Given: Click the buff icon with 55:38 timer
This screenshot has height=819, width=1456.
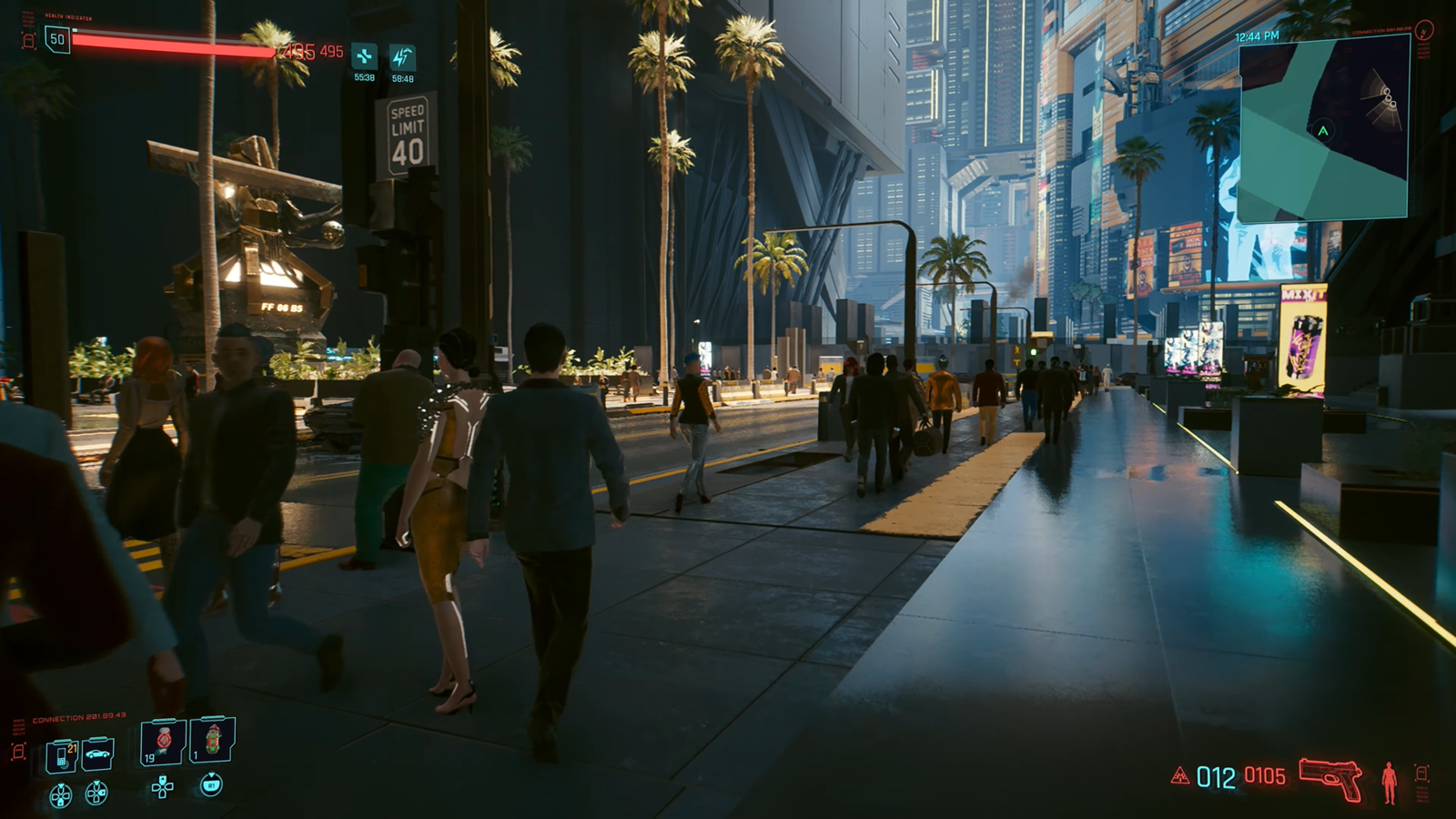Looking at the screenshot, I should click(366, 55).
